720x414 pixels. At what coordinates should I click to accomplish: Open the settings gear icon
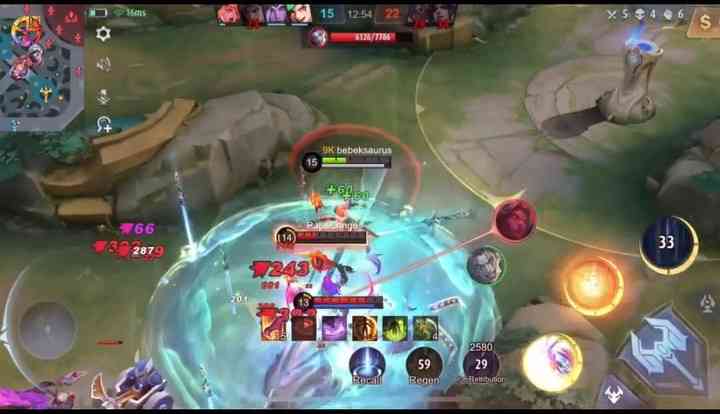click(103, 34)
